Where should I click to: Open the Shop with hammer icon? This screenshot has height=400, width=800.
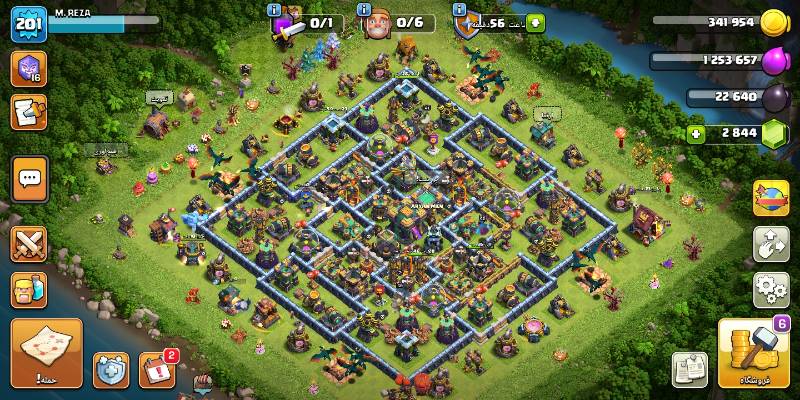click(x=753, y=353)
